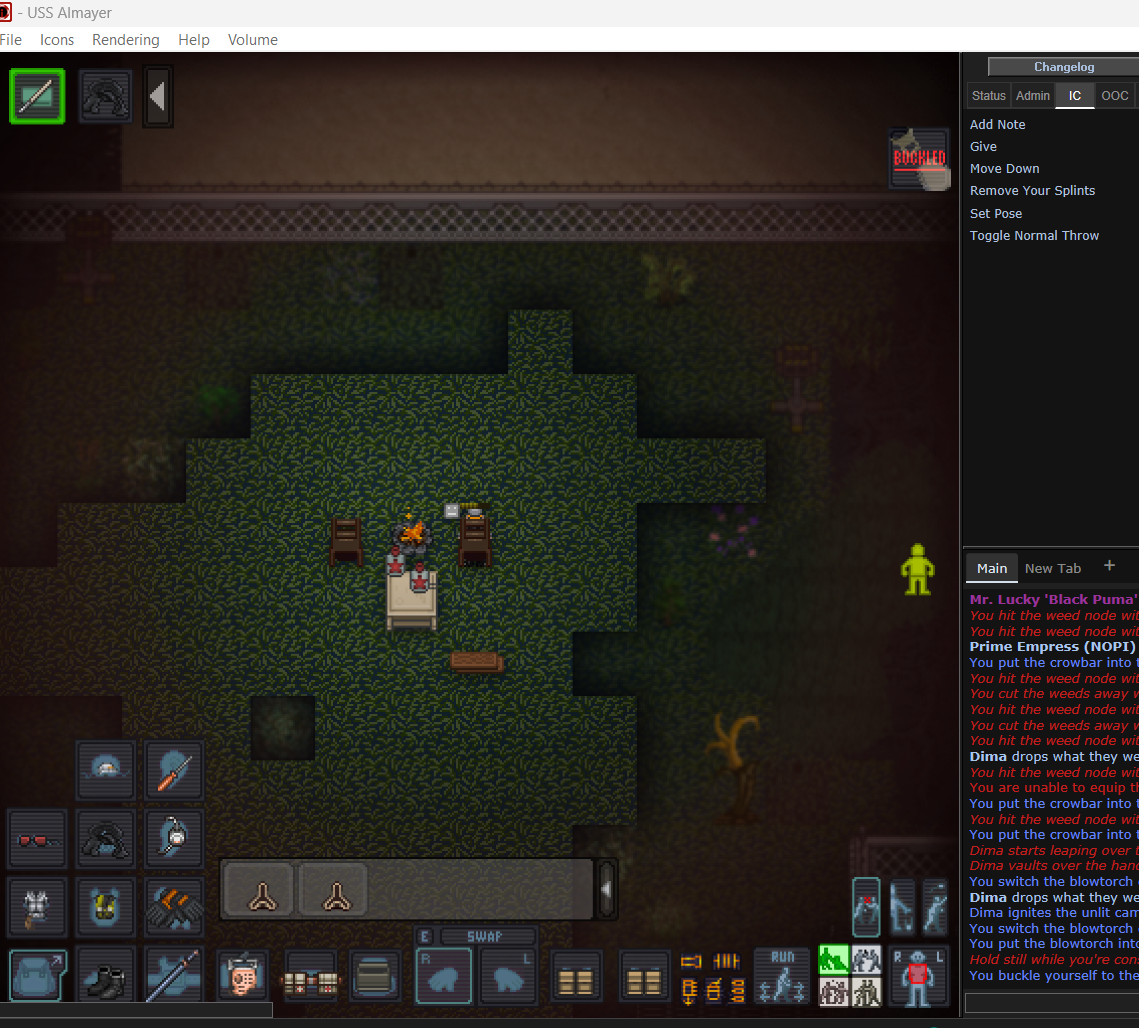The image size is (1139, 1028).
Task: Click the SWAP hands button
Action: click(x=484, y=937)
